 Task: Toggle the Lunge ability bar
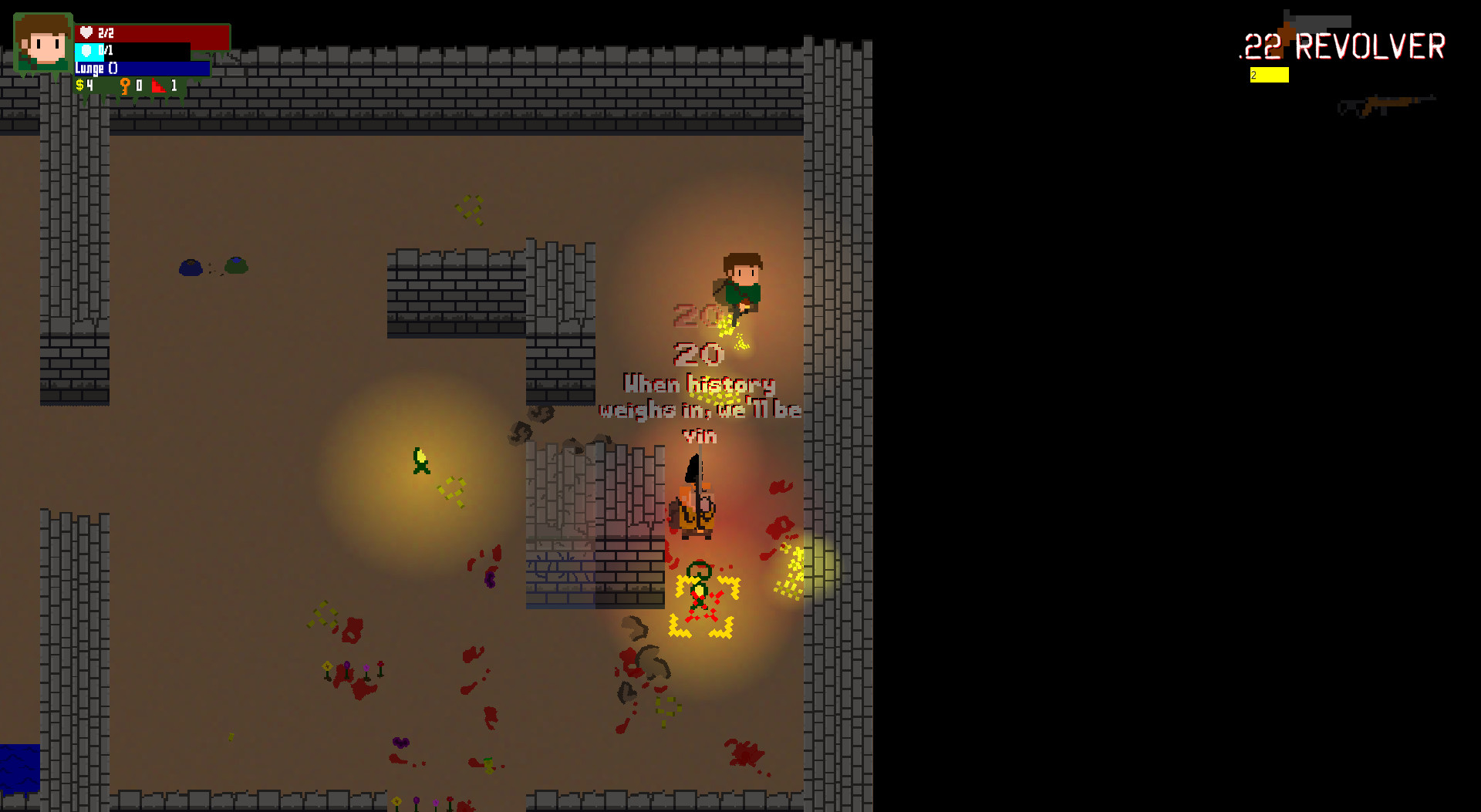[x=143, y=68]
